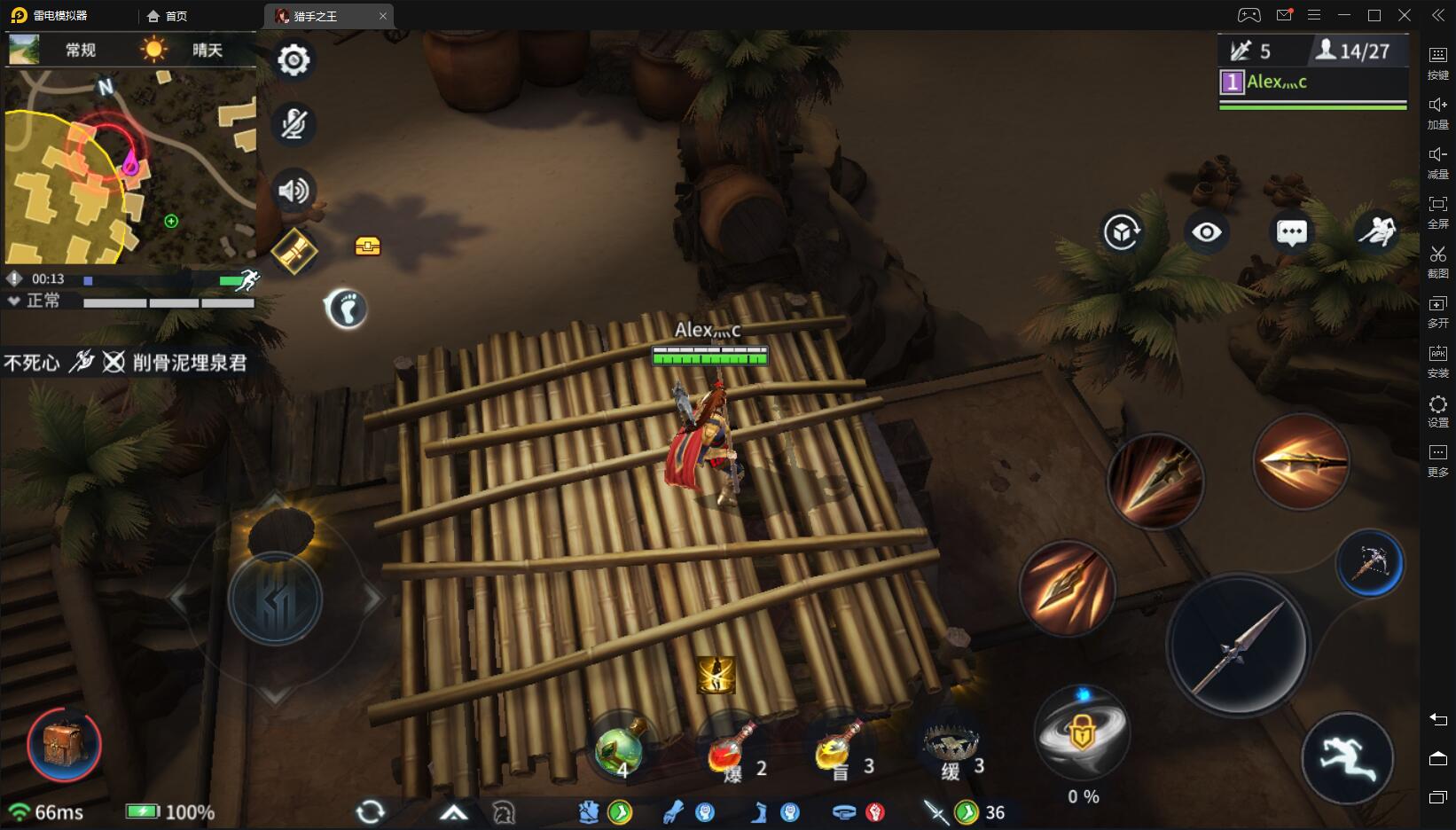Toggle the eye view button

[1206, 232]
